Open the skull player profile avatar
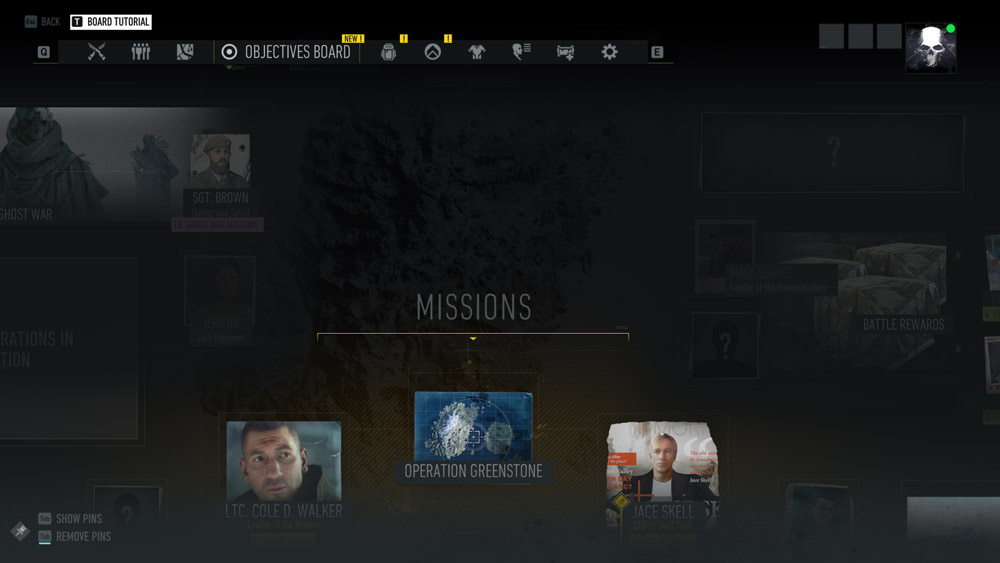This screenshot has width=1000, height=563. tap(930, 48)
